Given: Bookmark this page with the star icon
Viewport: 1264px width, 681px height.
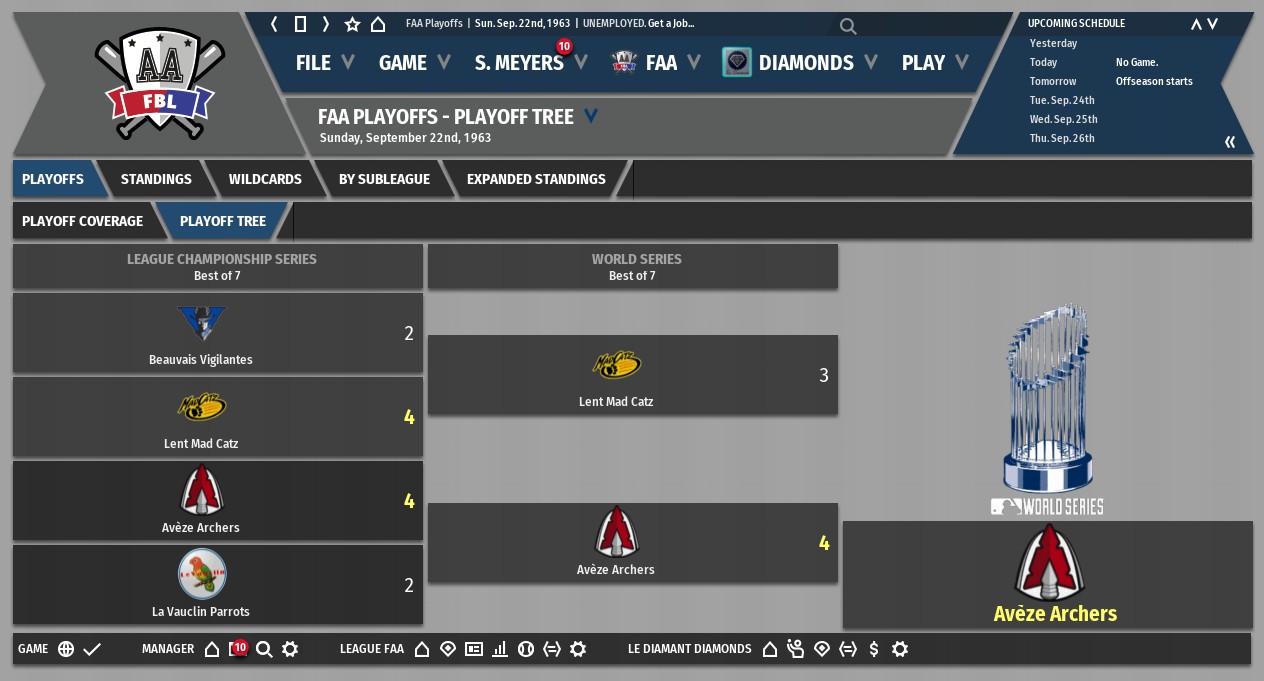Looking at the screenshot, I should click(352, 24).
